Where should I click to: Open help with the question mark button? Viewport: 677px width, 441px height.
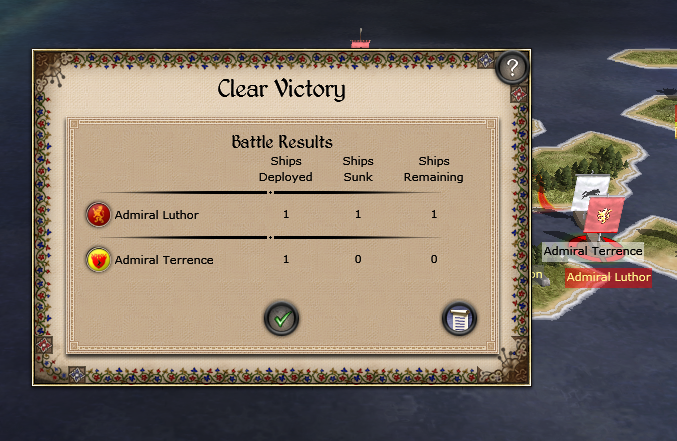511,68
